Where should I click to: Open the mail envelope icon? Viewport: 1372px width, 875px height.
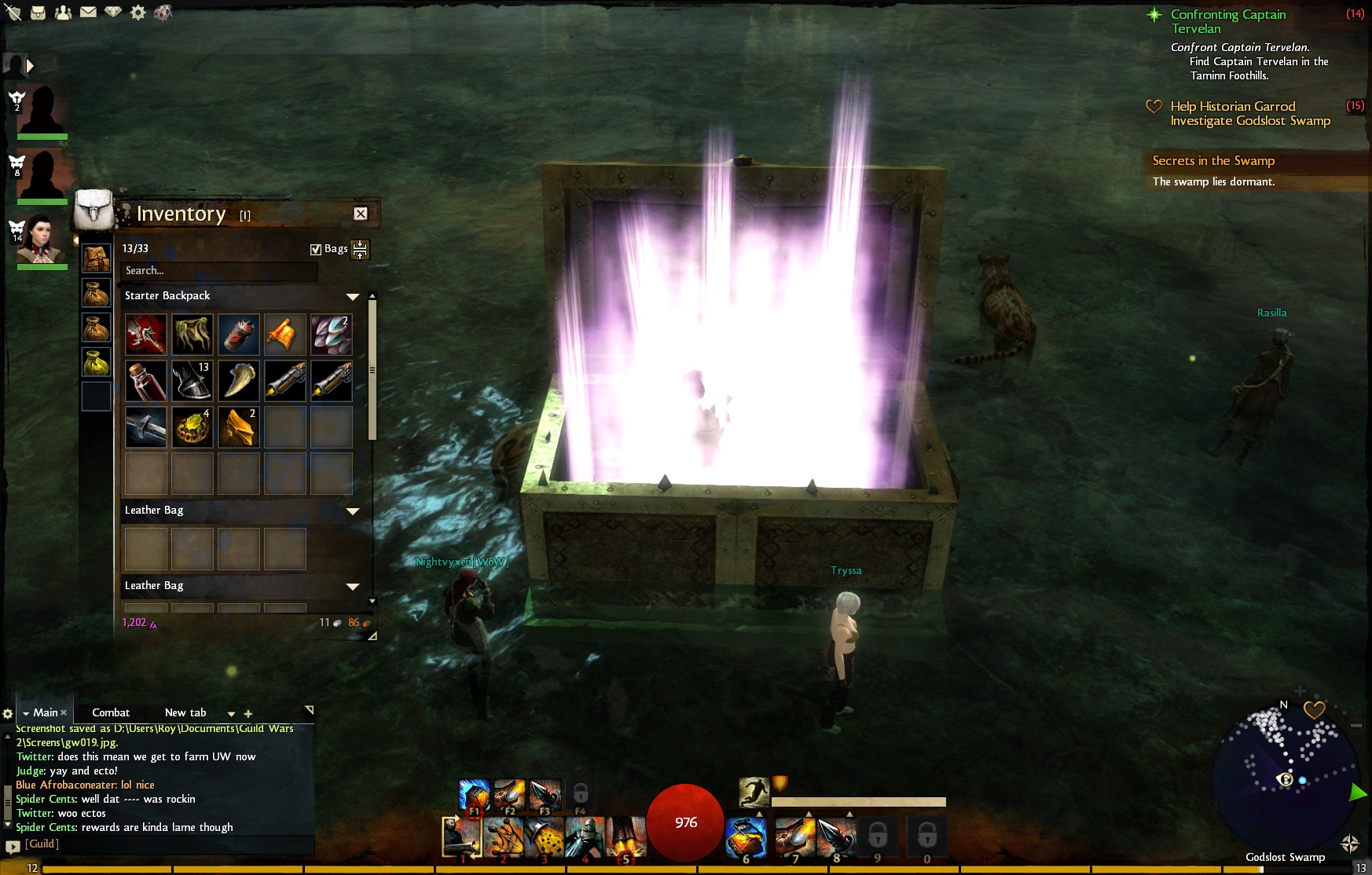[x=88, y=13]
